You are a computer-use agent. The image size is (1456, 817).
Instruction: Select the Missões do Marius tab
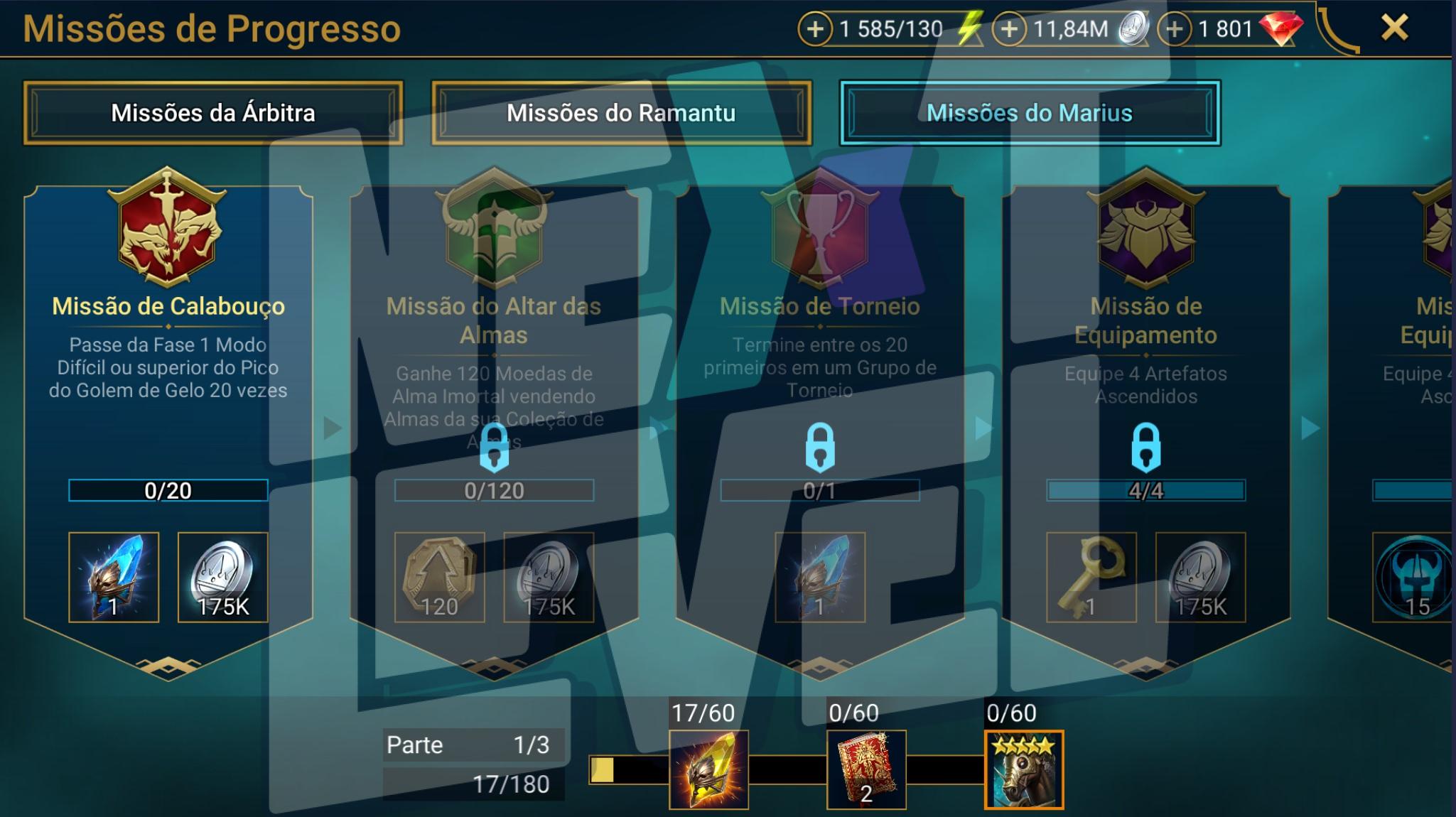(1030, 113)
